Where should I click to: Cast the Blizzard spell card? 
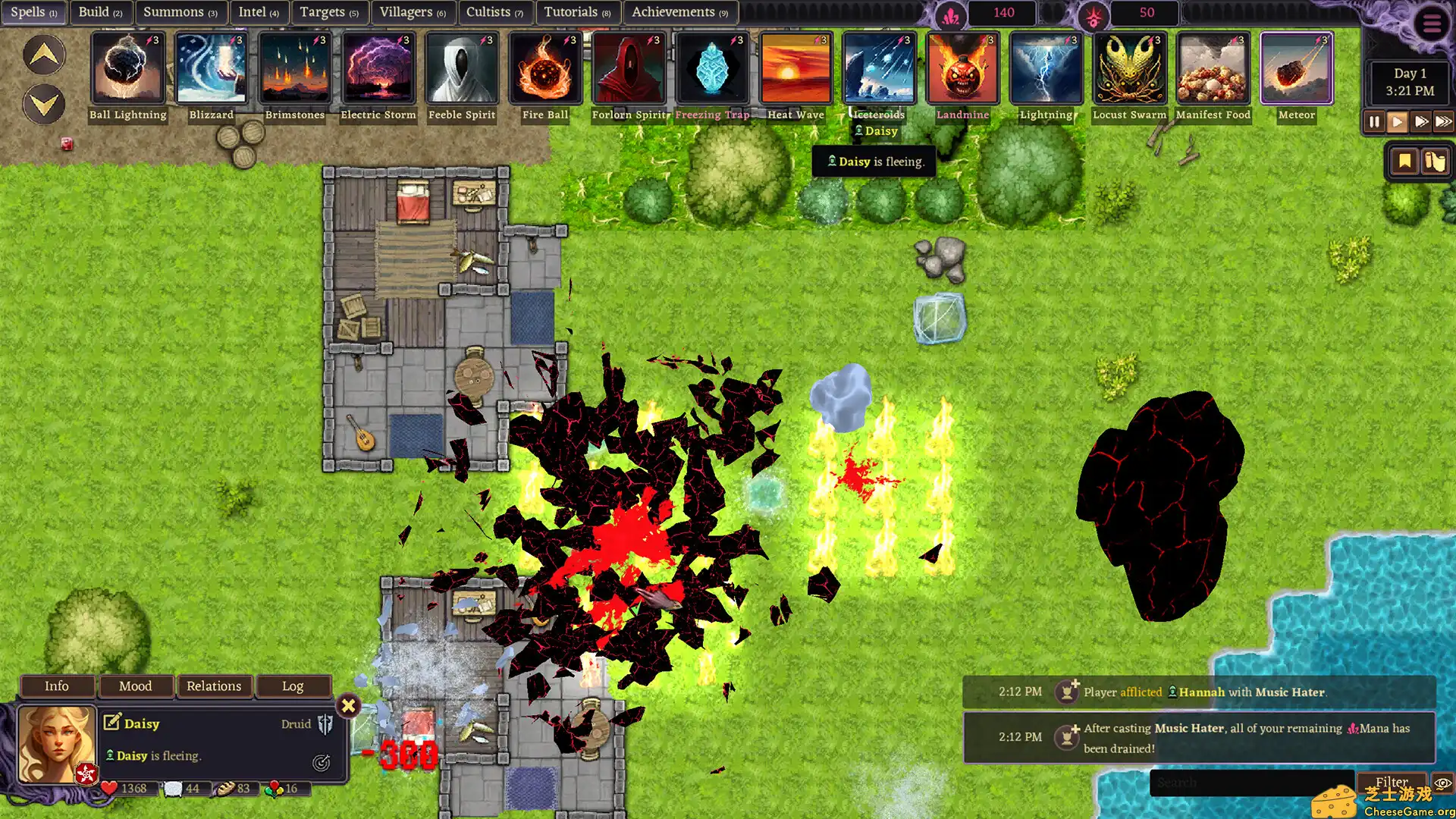tap(211, 68)
